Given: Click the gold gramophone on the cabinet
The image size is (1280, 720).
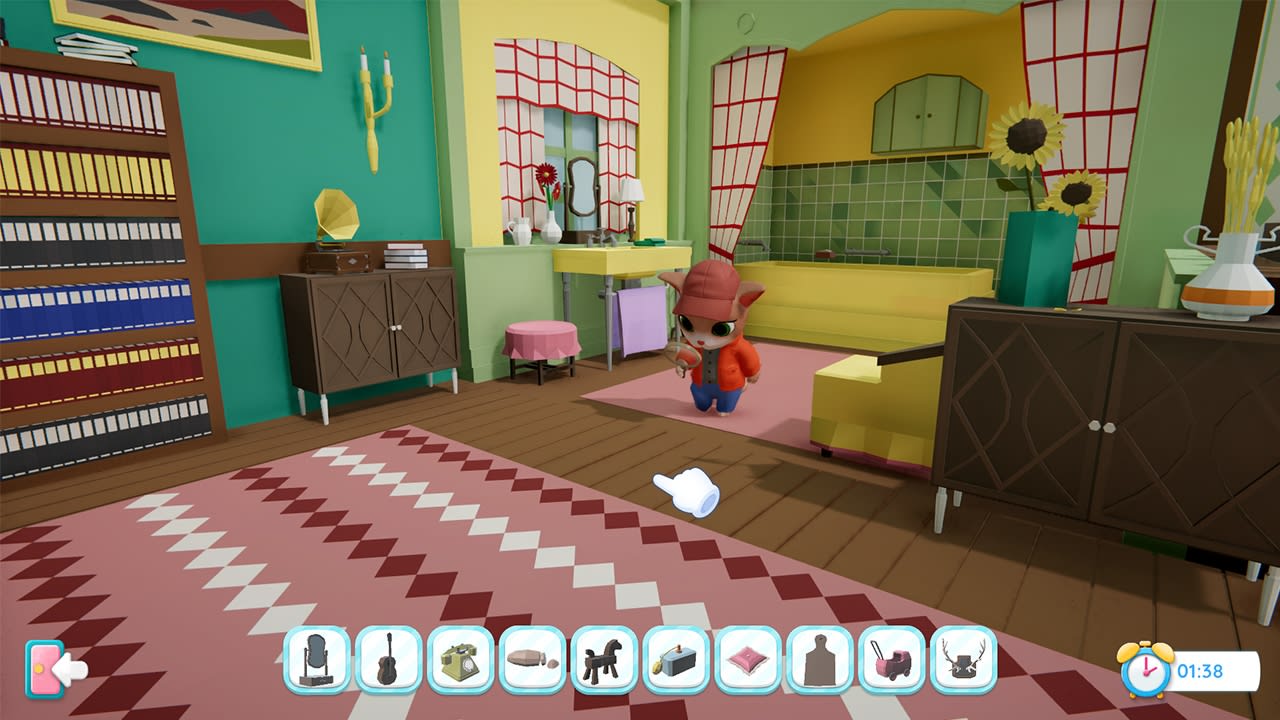Looking at the screenshot, I should pos(335,215).
